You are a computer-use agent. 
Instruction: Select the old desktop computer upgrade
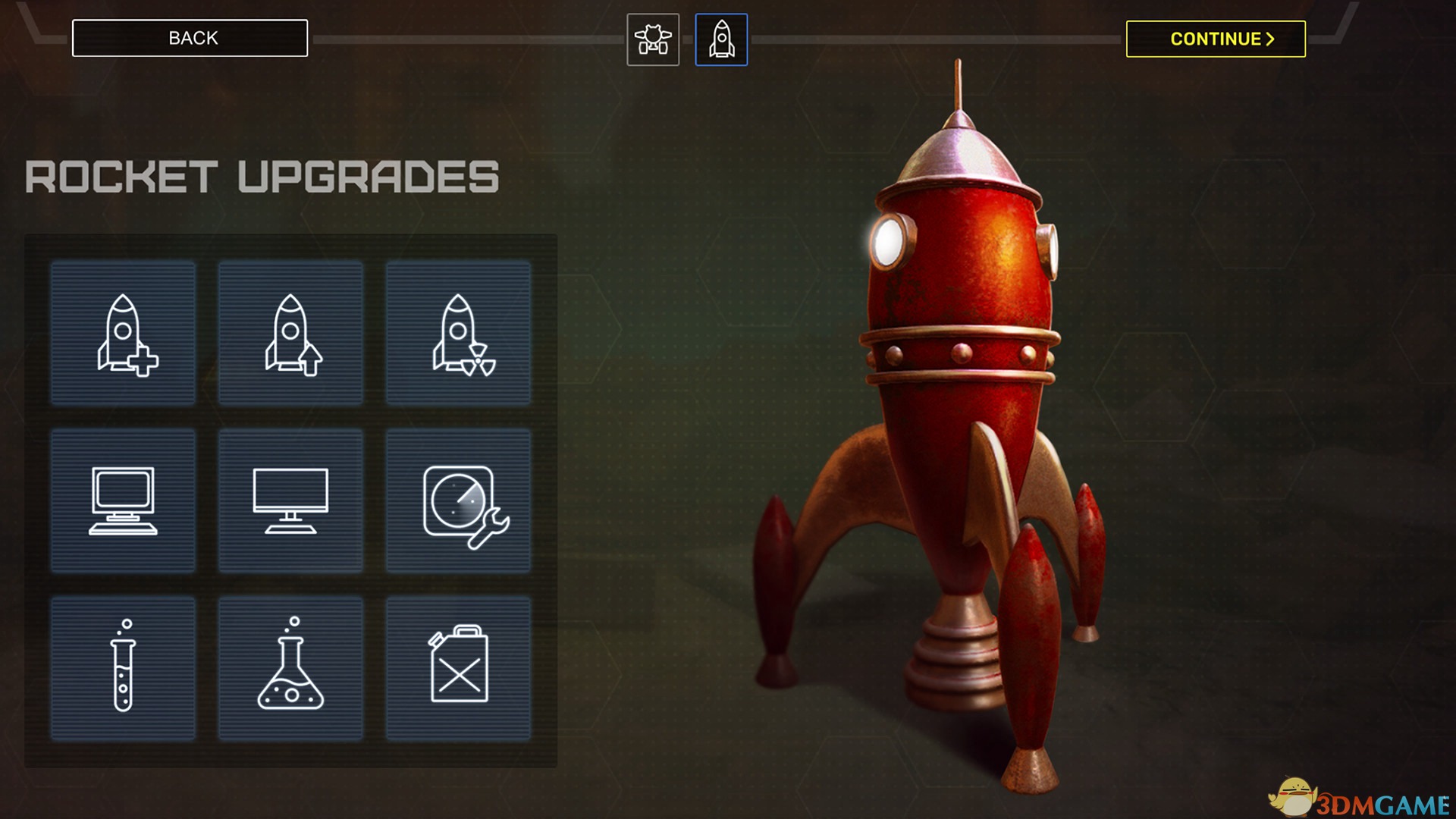coord(123,500)
